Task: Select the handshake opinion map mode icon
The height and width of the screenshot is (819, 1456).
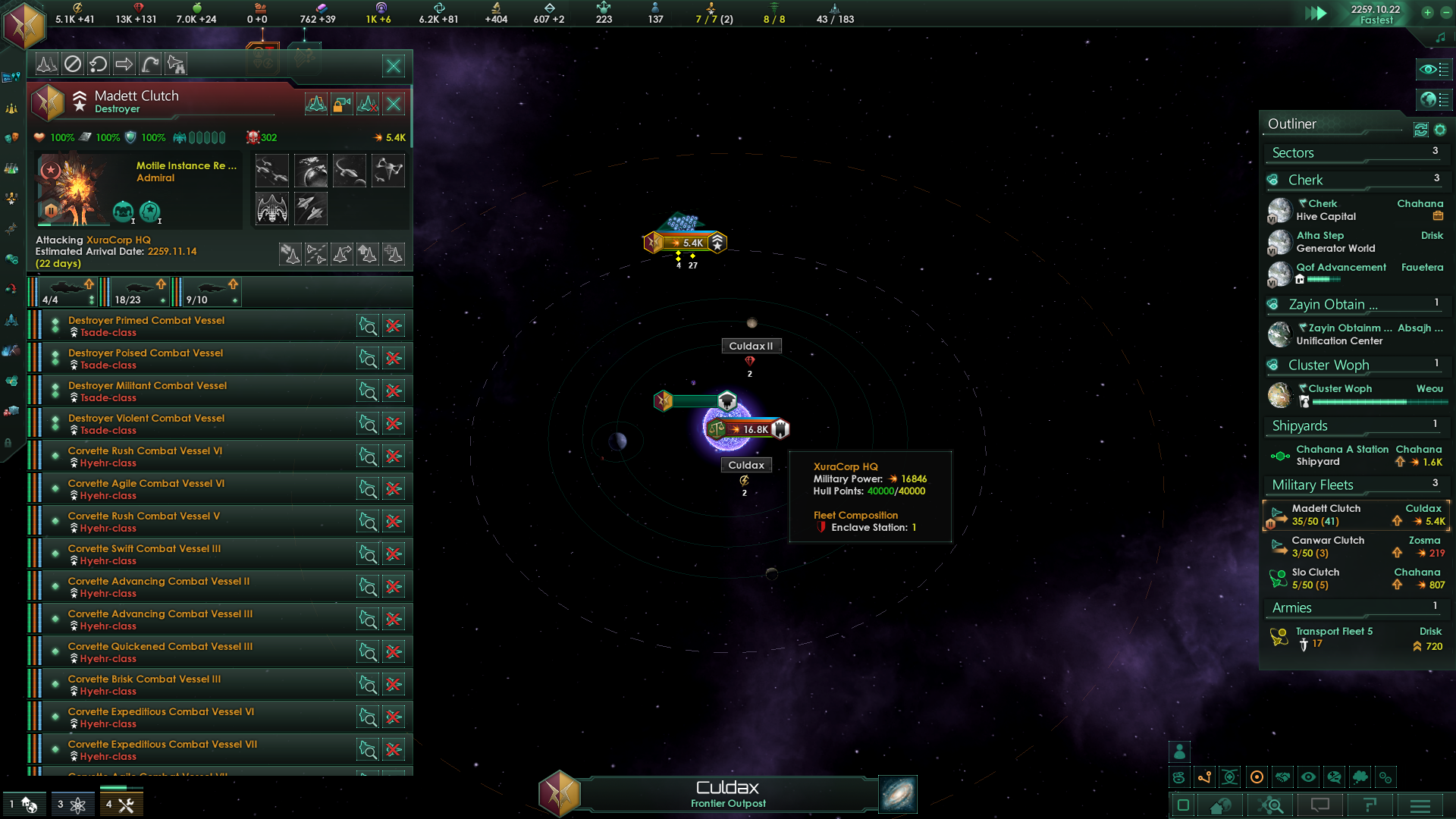Action: [1282, 777]
